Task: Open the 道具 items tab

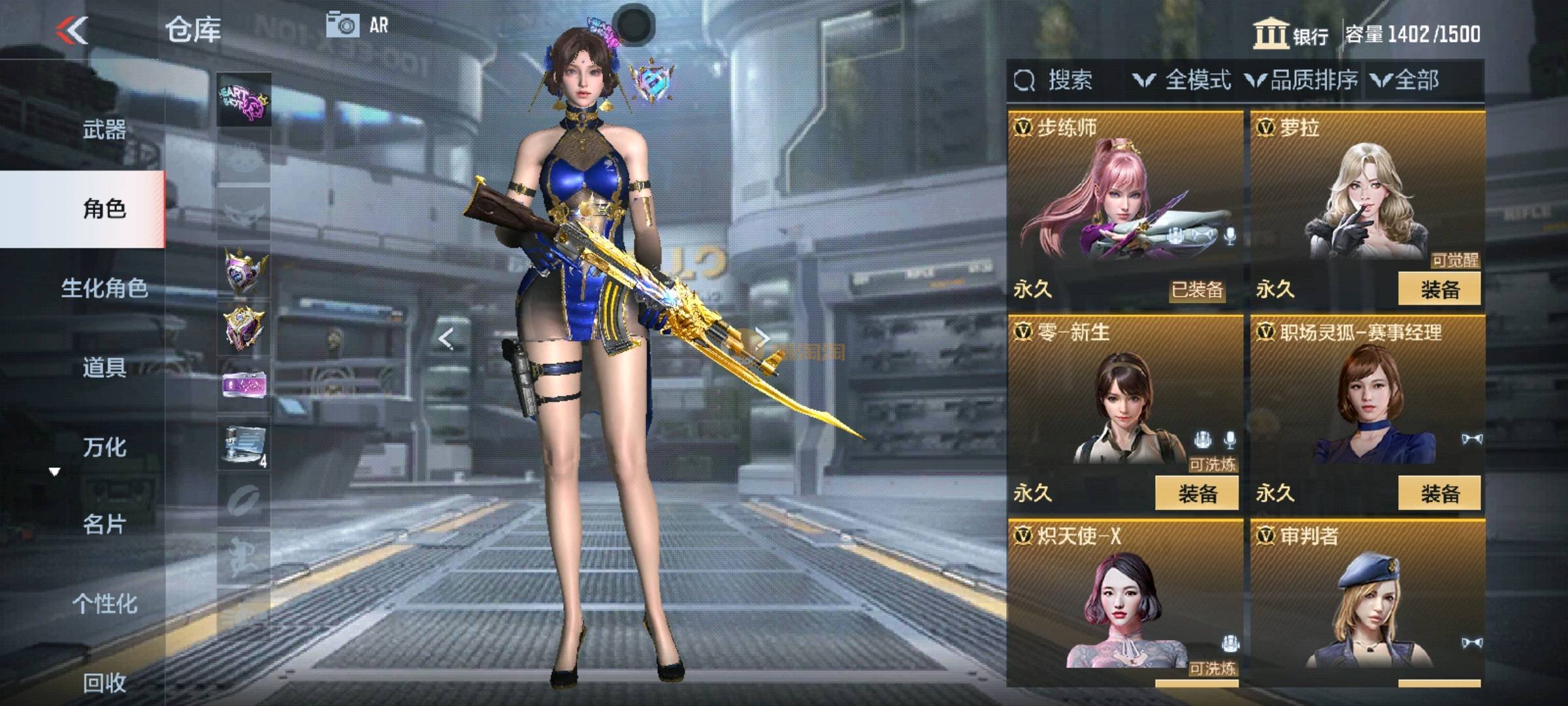Action: 104,367
